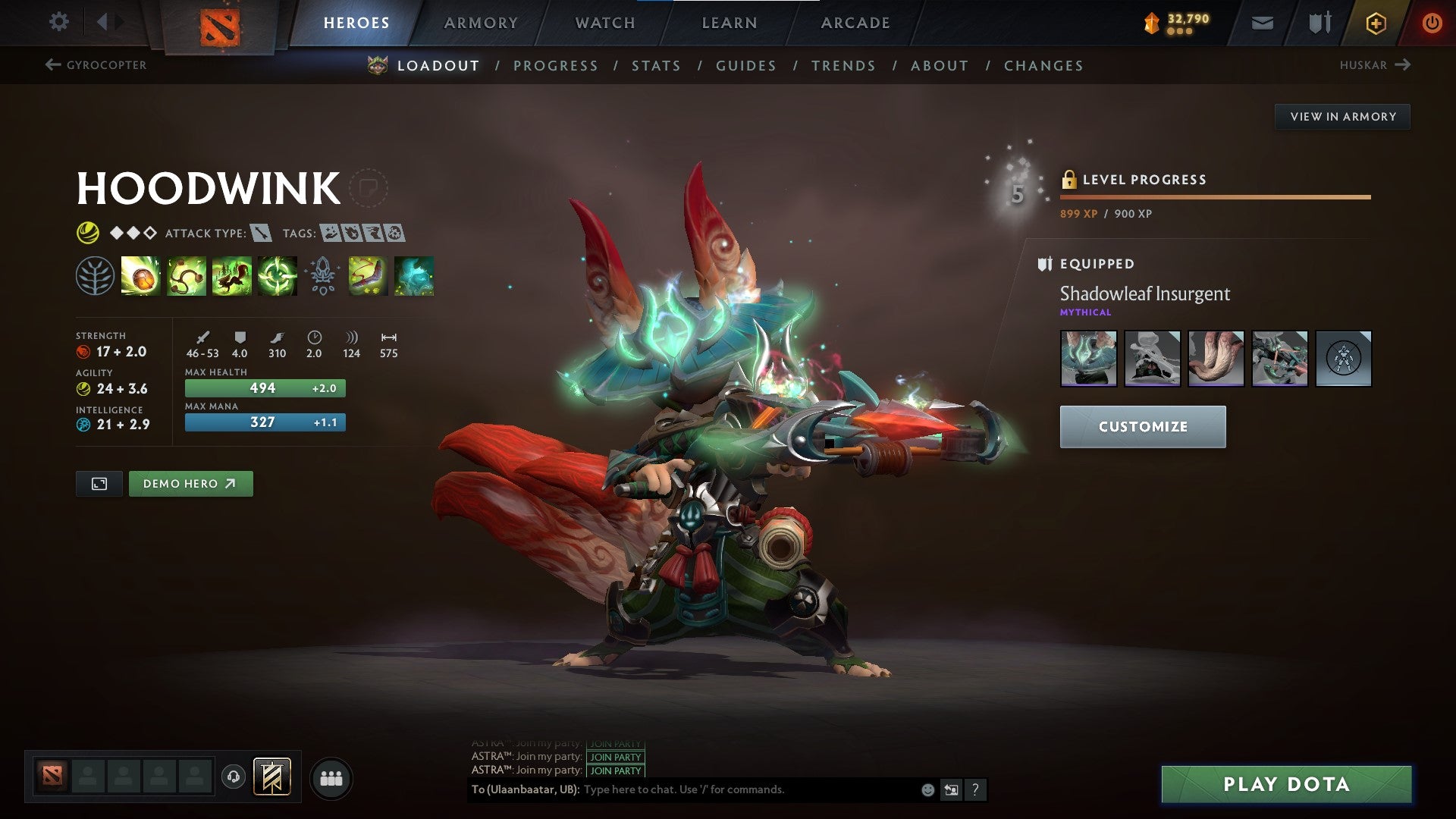Screen dimensions: 1456x819
Task: Click the Dota Plus hexagon icon
Action: point(1376,23)
